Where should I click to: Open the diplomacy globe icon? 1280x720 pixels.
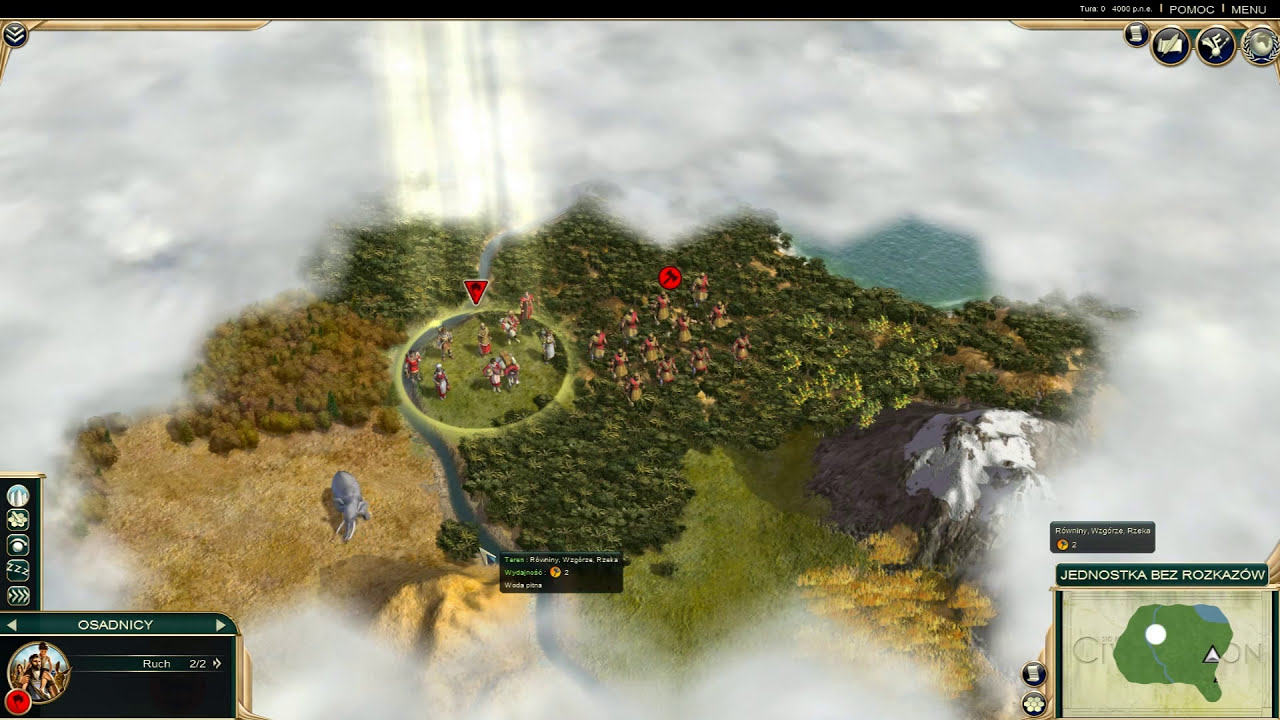[x=1260, y=46]
